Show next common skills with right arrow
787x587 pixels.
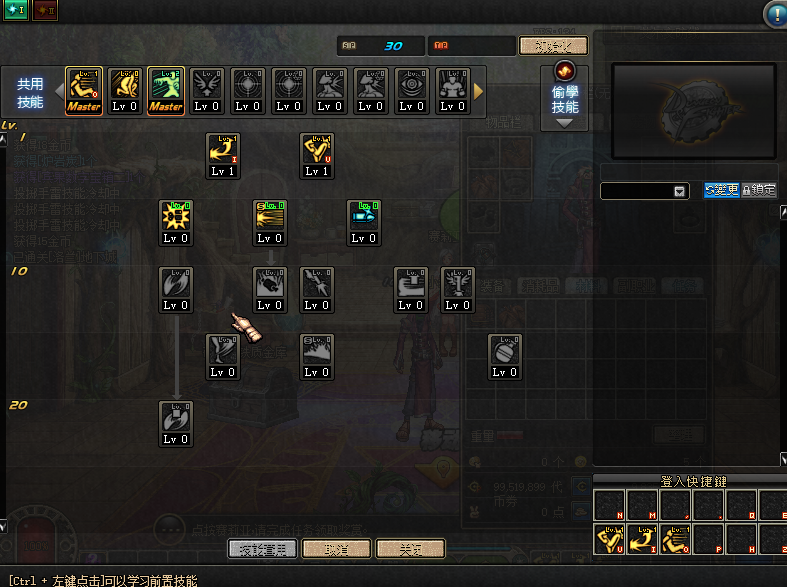coord(478,91)
